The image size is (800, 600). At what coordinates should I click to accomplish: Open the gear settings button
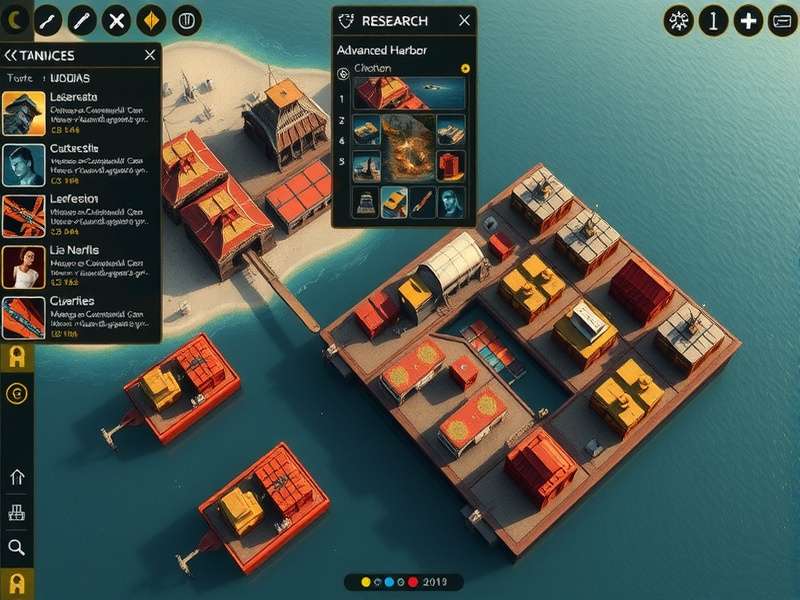(x=679, y=21)
